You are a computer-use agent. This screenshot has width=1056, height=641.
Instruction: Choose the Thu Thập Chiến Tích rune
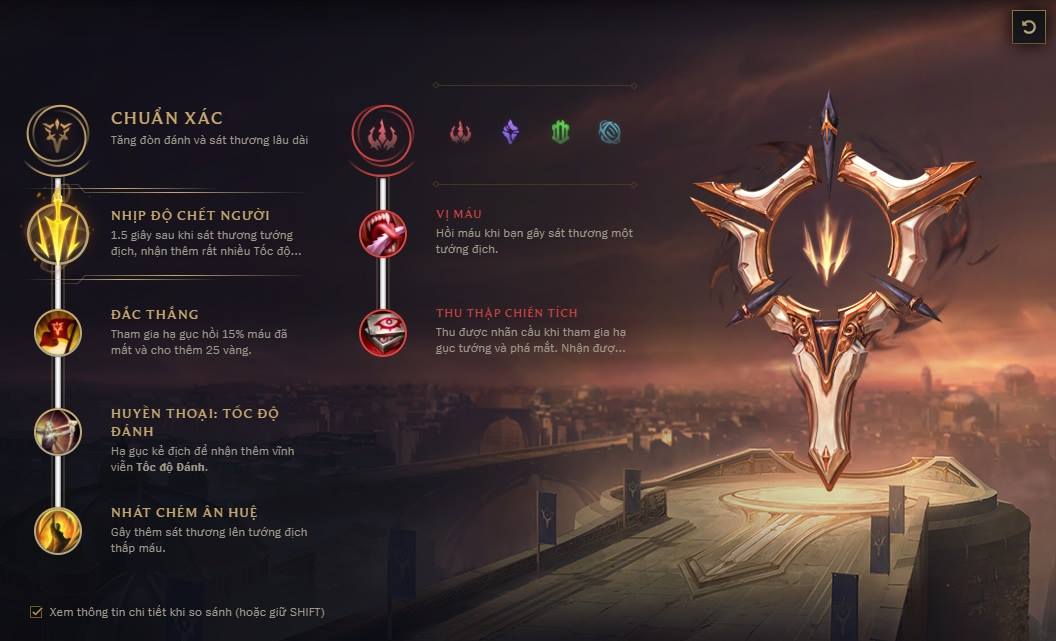(382, 332)
